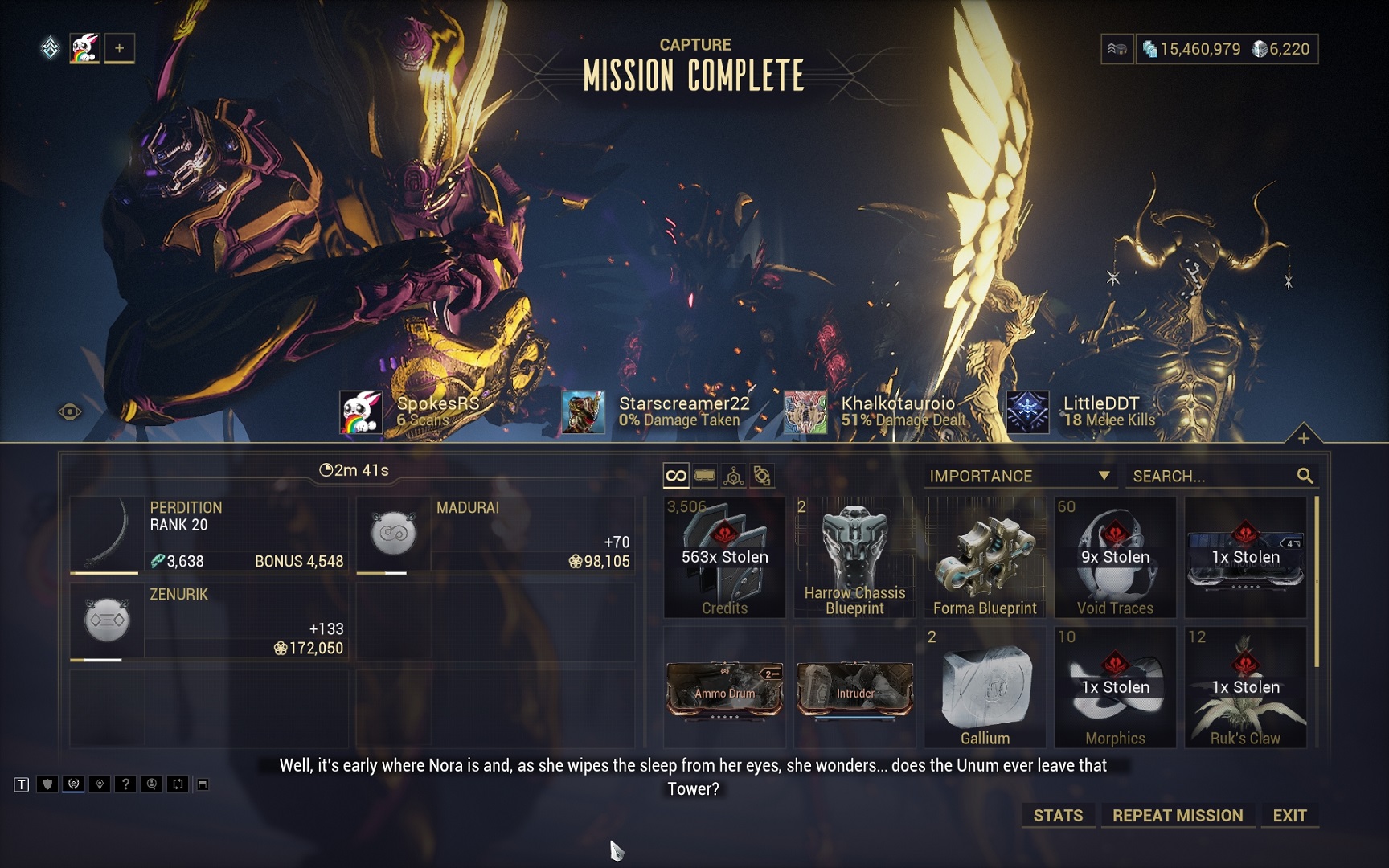Image resolution: width=1389 pixels, height=868 pixels.
Task: Select the Harrow Chassis Blueprint reward
Action: click(x=854, y=557)
